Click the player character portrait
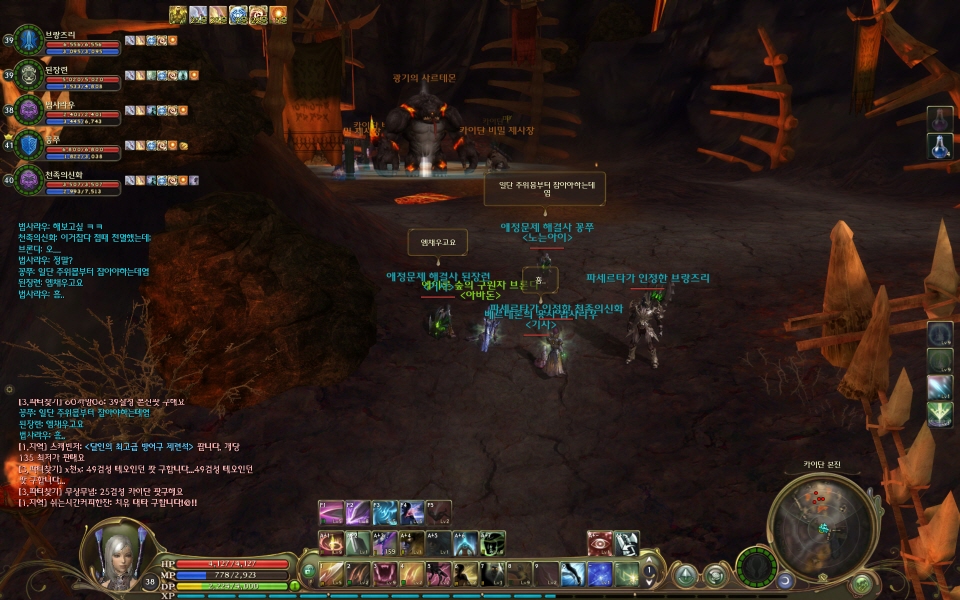Image resolution: width=960 pixels, height=600 pixels. pos(118,551)
